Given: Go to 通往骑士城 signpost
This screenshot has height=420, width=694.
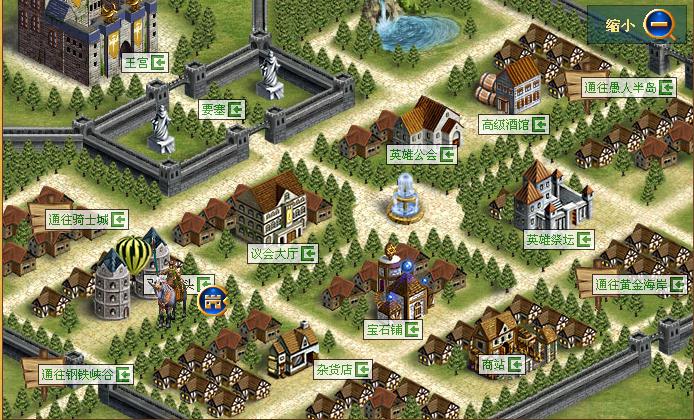Looking at the screenshot, I should [x=87, y=219].
